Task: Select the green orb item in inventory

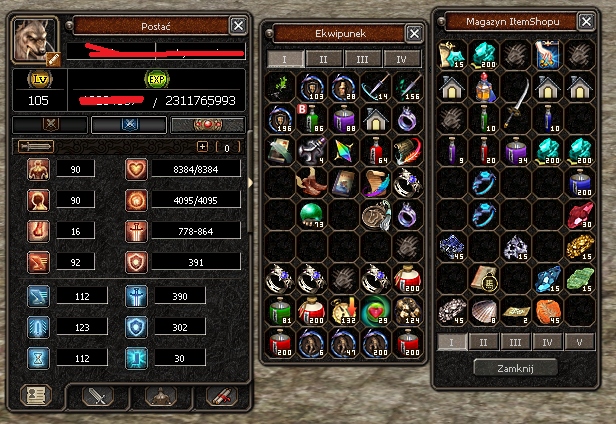Action: pyautogui.click(x=311, y=214)
